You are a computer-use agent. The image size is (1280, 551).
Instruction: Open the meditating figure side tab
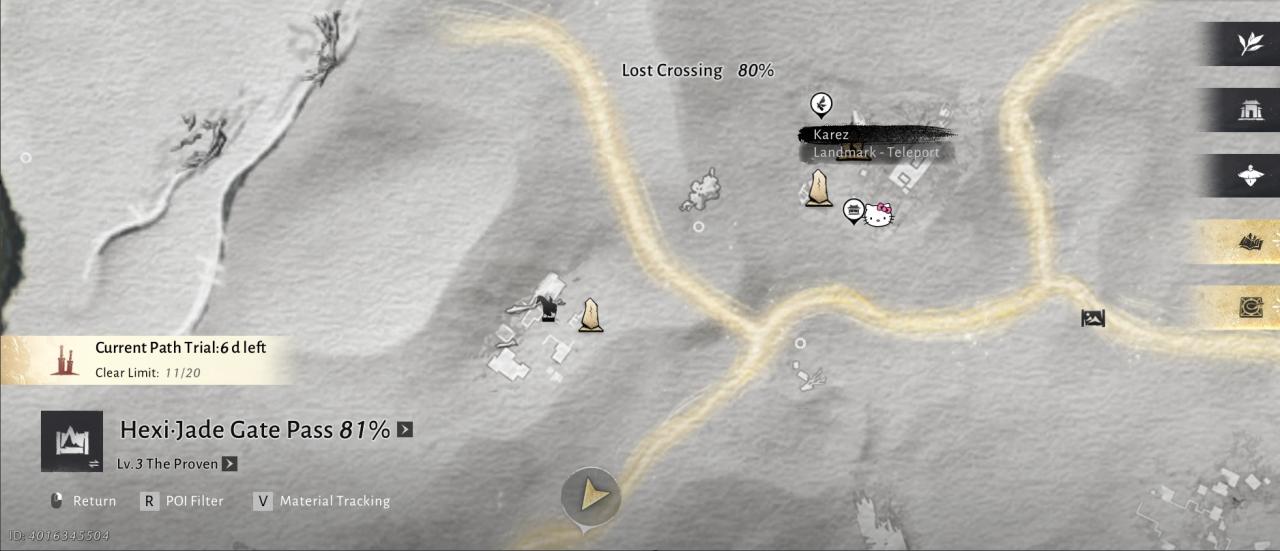[x=1250, y=176]
